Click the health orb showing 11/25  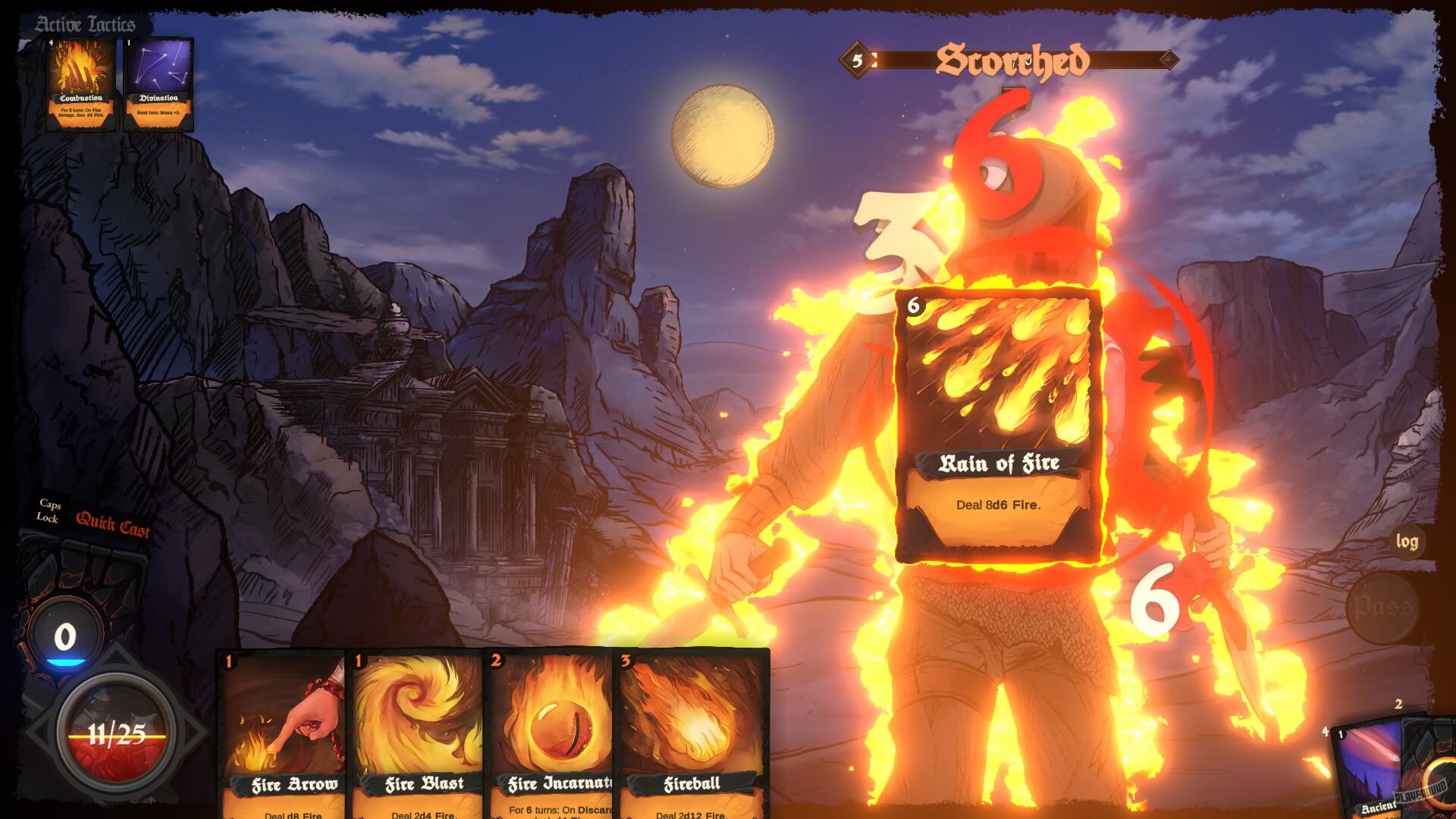click(x=114, y=734)
